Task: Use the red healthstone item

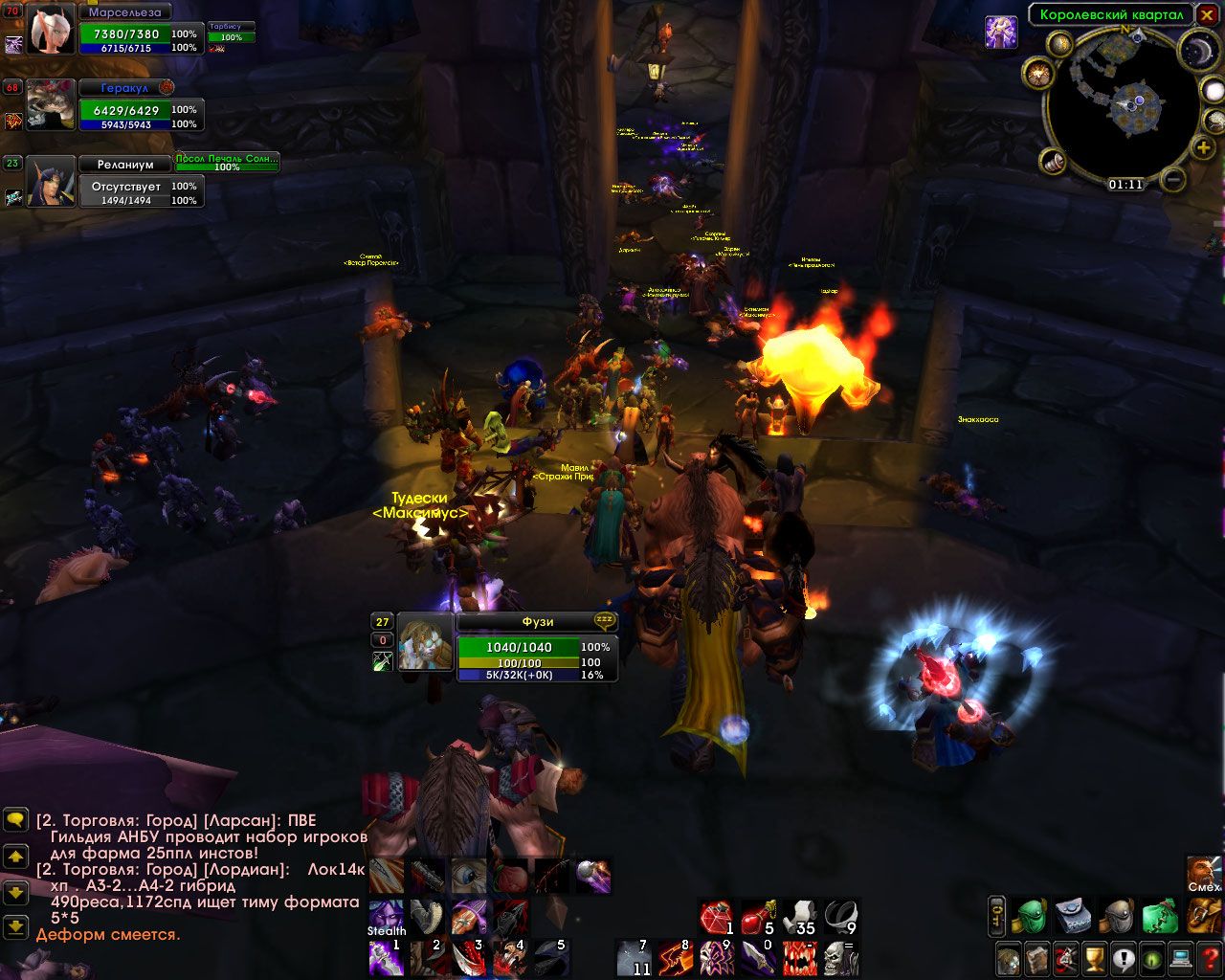Action: click(x=715, y=918)
